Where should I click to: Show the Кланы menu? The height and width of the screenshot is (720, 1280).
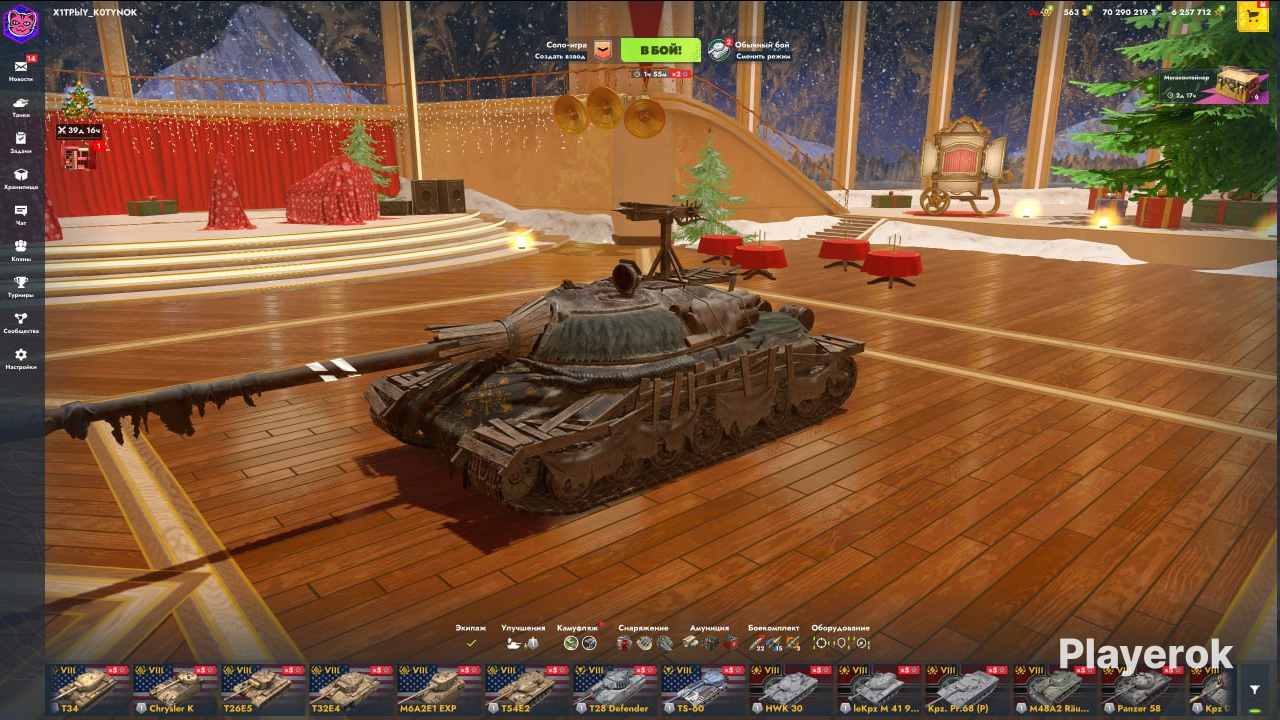point(21,249)
